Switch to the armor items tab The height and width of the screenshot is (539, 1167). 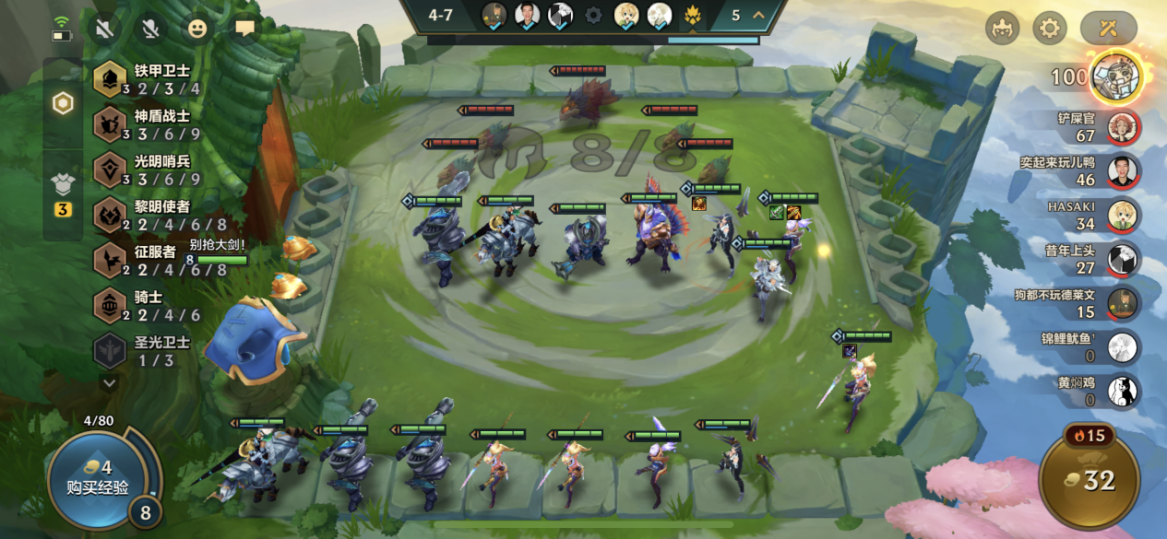tap(63, 187)
